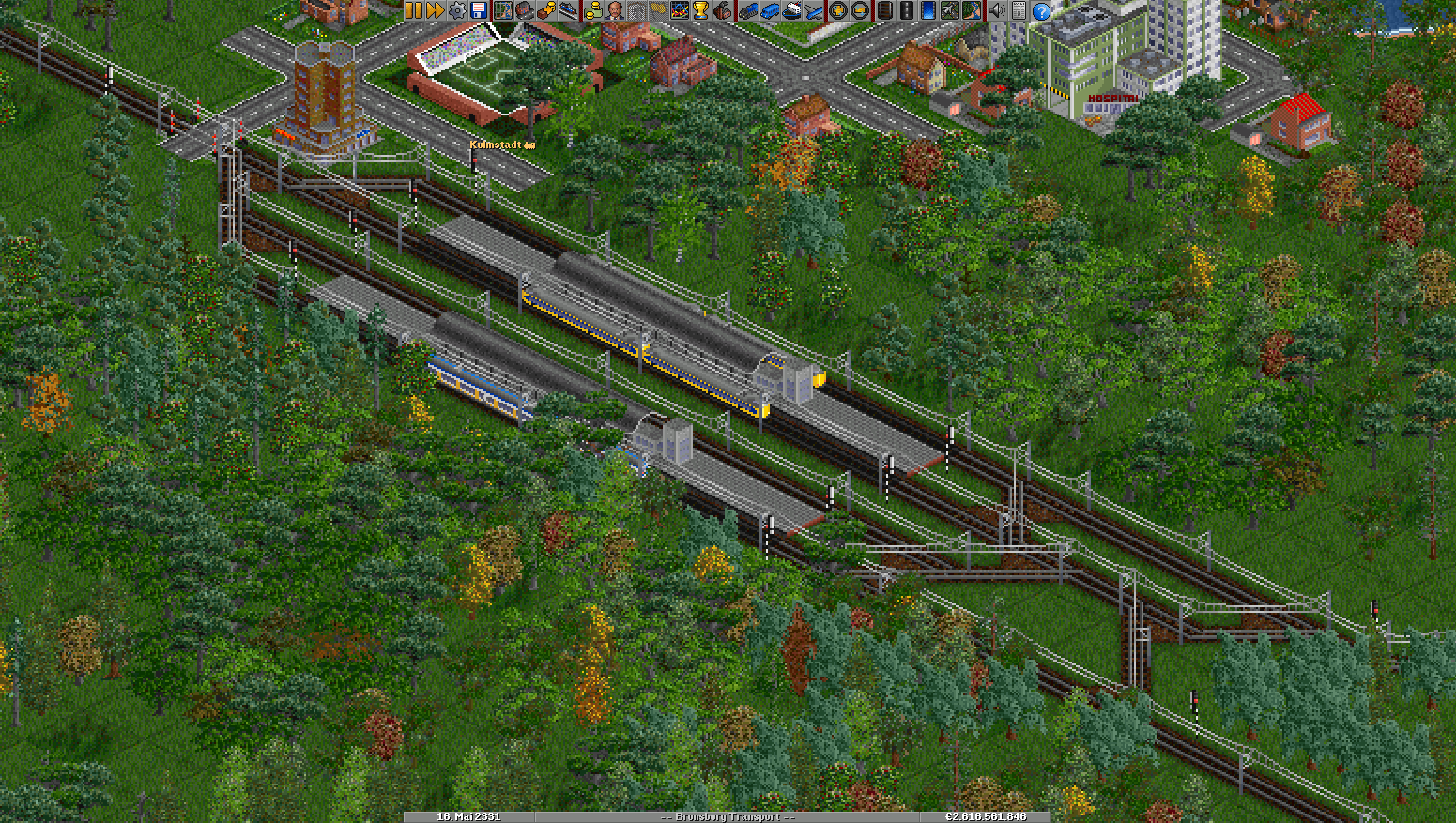Open the town directory

pyautogui.click(x=524, y=10)
